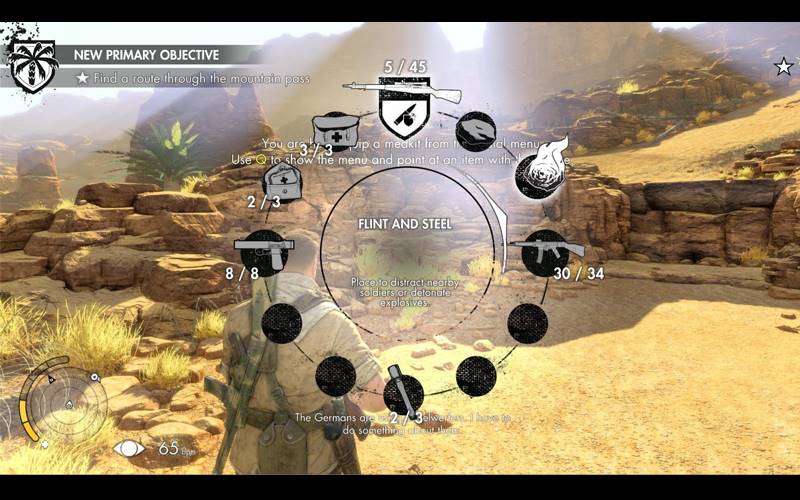Click the star icon in the top corner

click(783, 67)
